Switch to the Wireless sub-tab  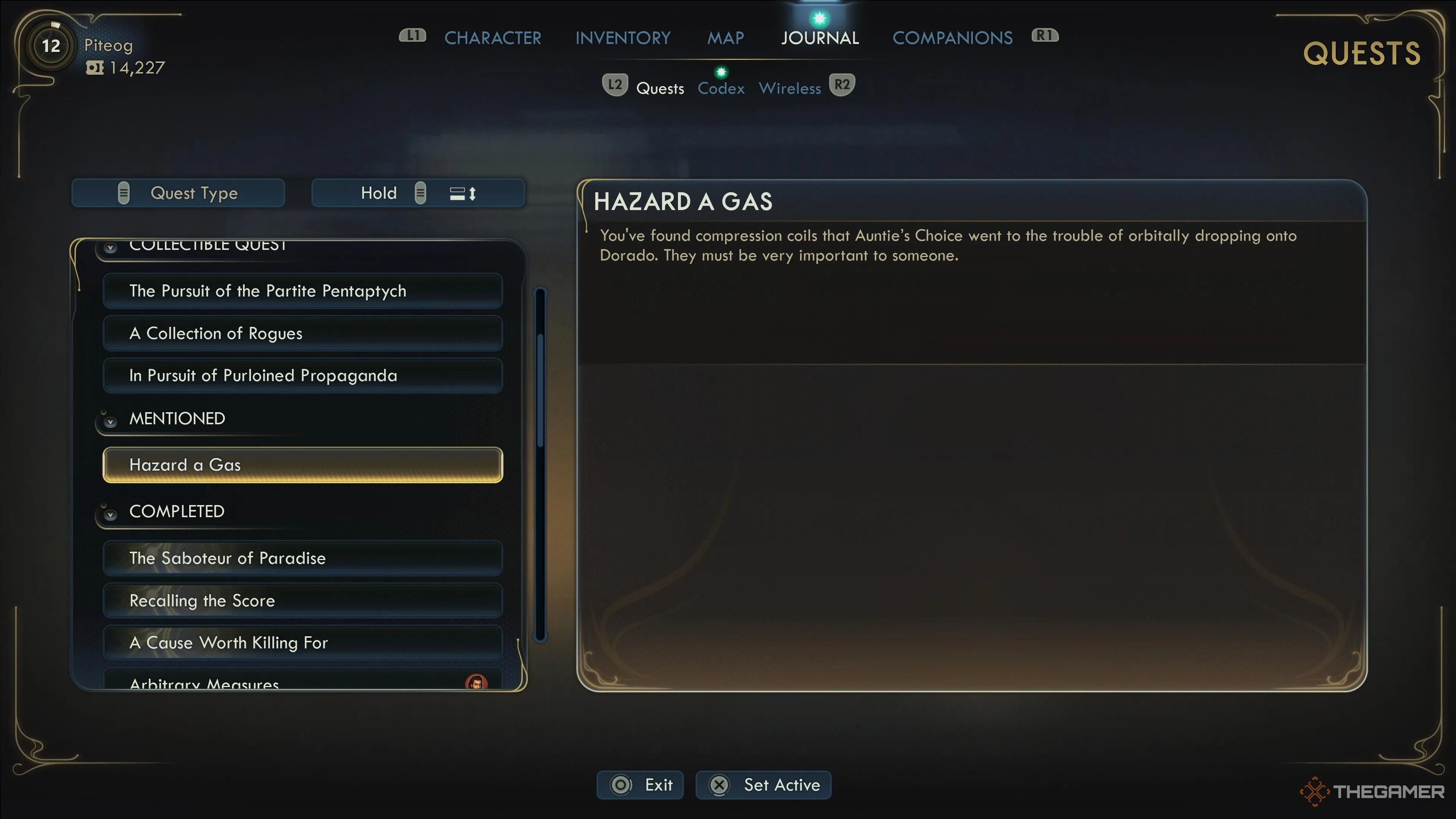coord(789,88)
